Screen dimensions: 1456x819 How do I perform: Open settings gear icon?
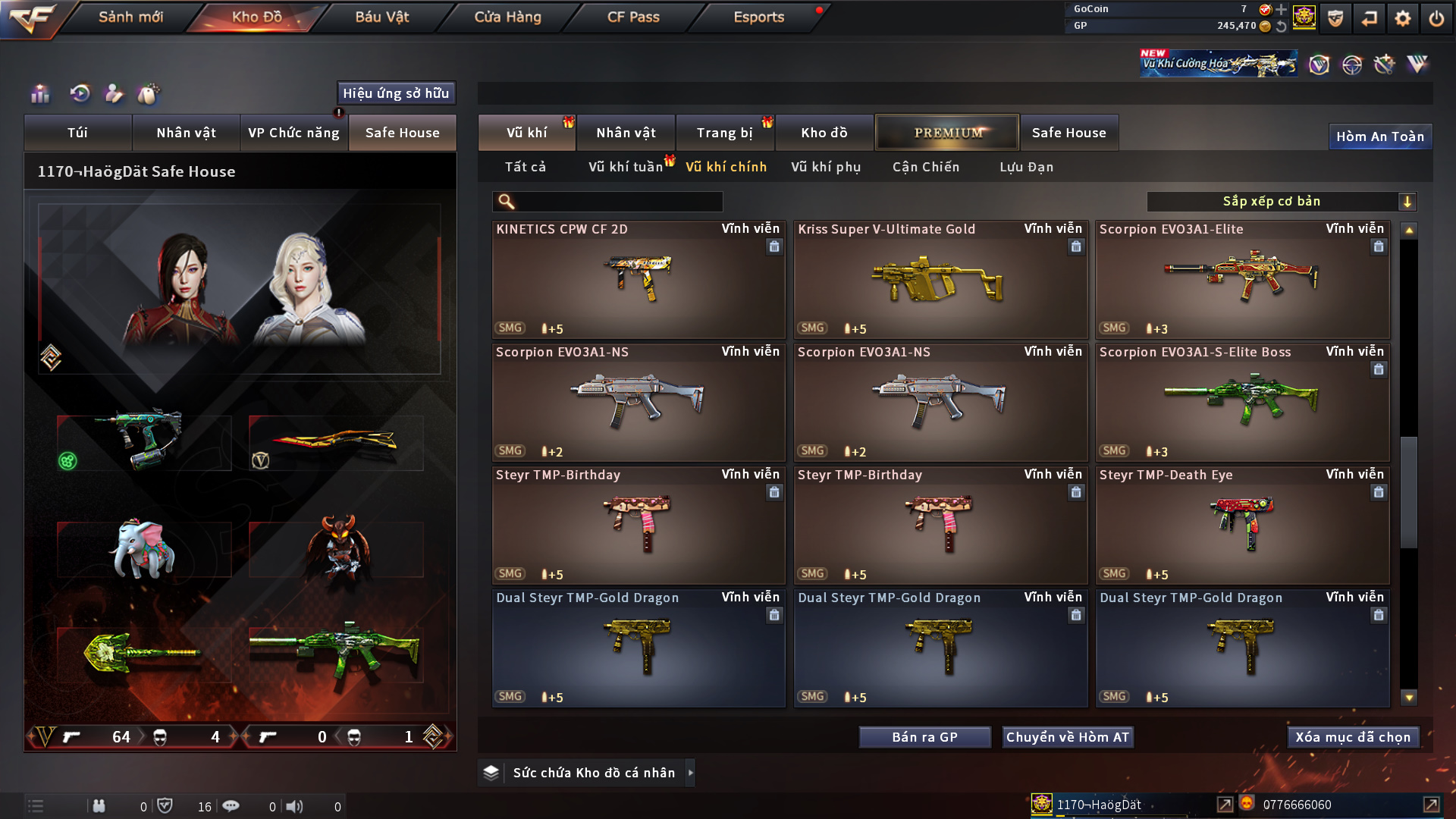tap(1402, 18)
